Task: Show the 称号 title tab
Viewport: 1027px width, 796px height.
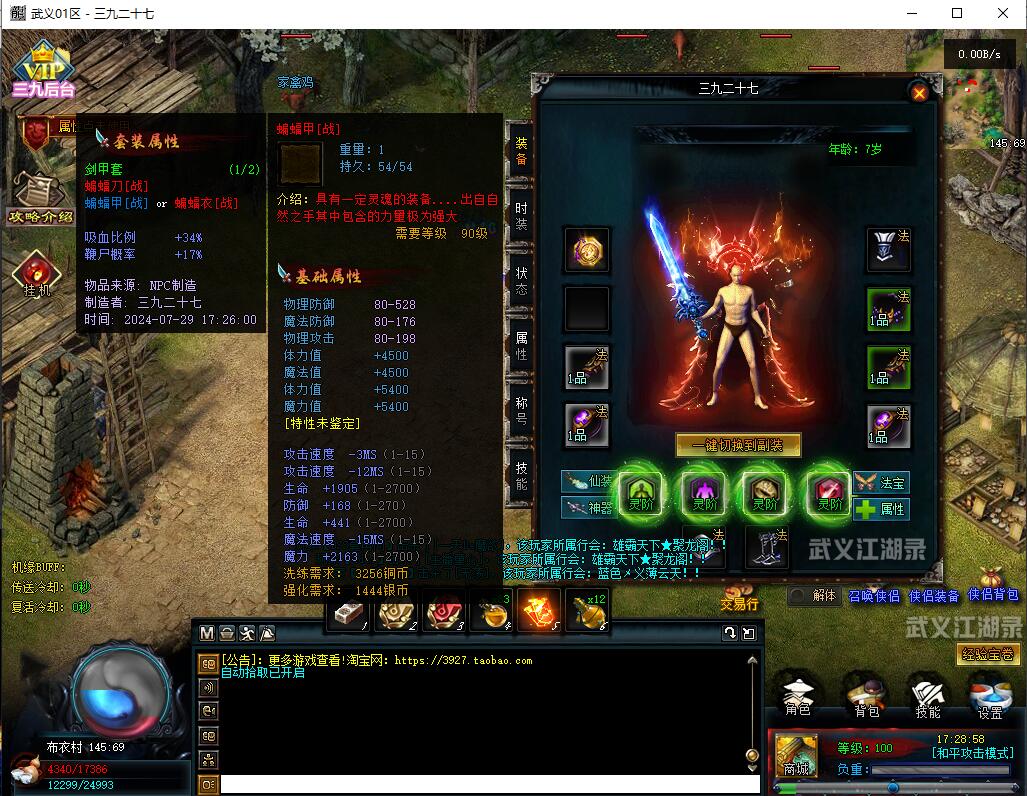Action: [x=521, y=408]
